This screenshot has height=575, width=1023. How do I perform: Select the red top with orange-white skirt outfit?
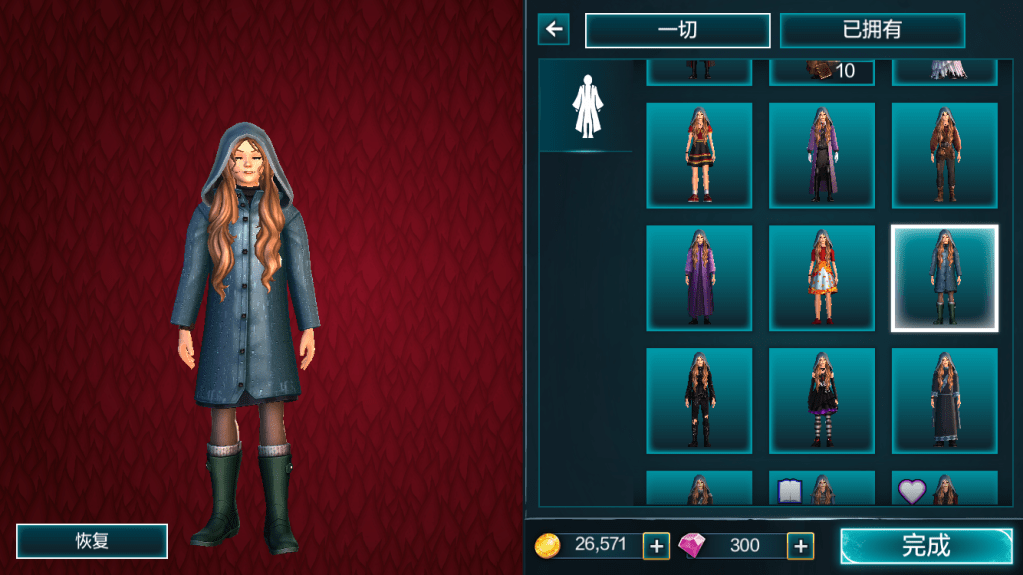pos(821,278)
